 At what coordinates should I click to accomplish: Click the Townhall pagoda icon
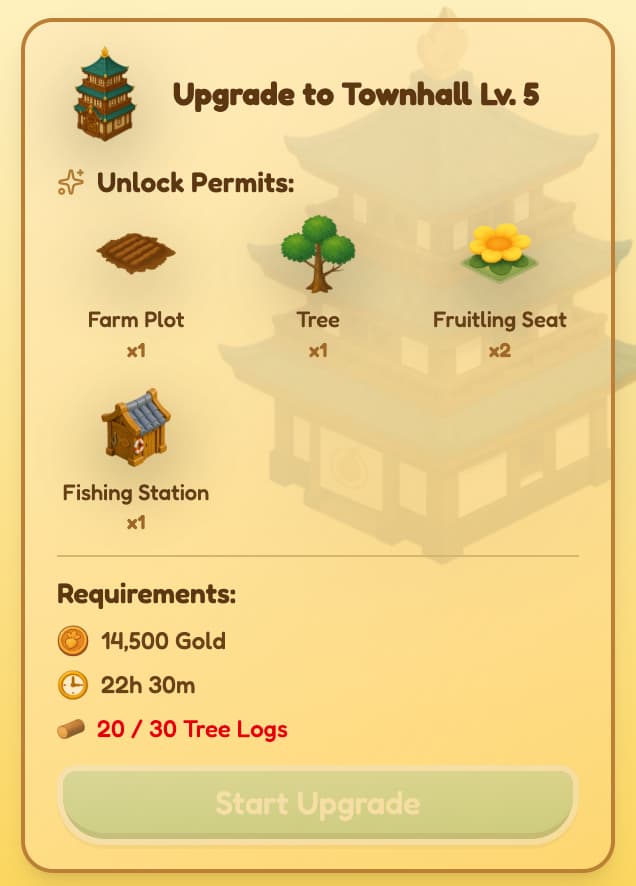[x=105, y=94]
